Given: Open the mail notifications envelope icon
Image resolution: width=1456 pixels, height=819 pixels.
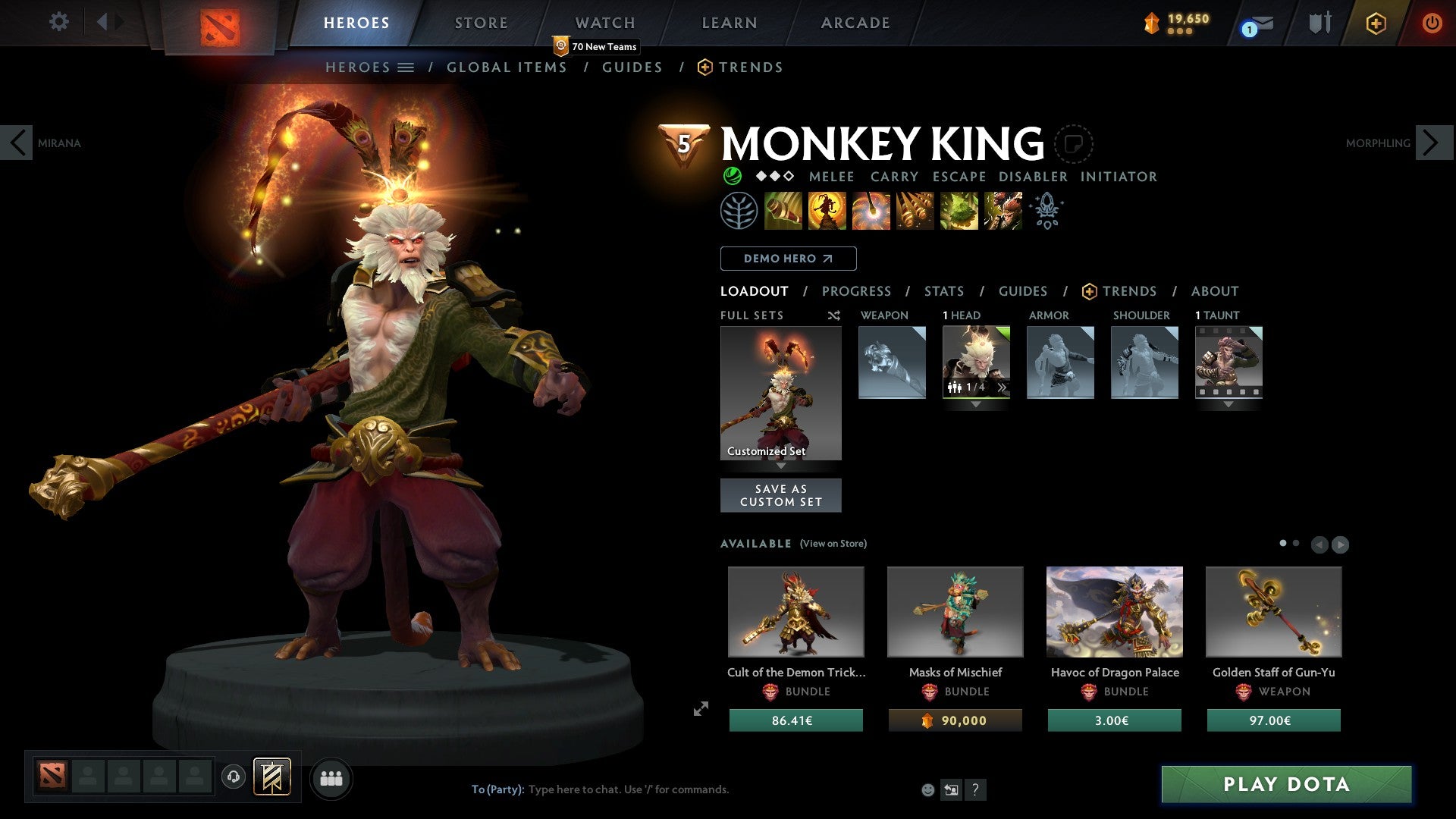Looking at the screenshot, I should [1257, 24].
